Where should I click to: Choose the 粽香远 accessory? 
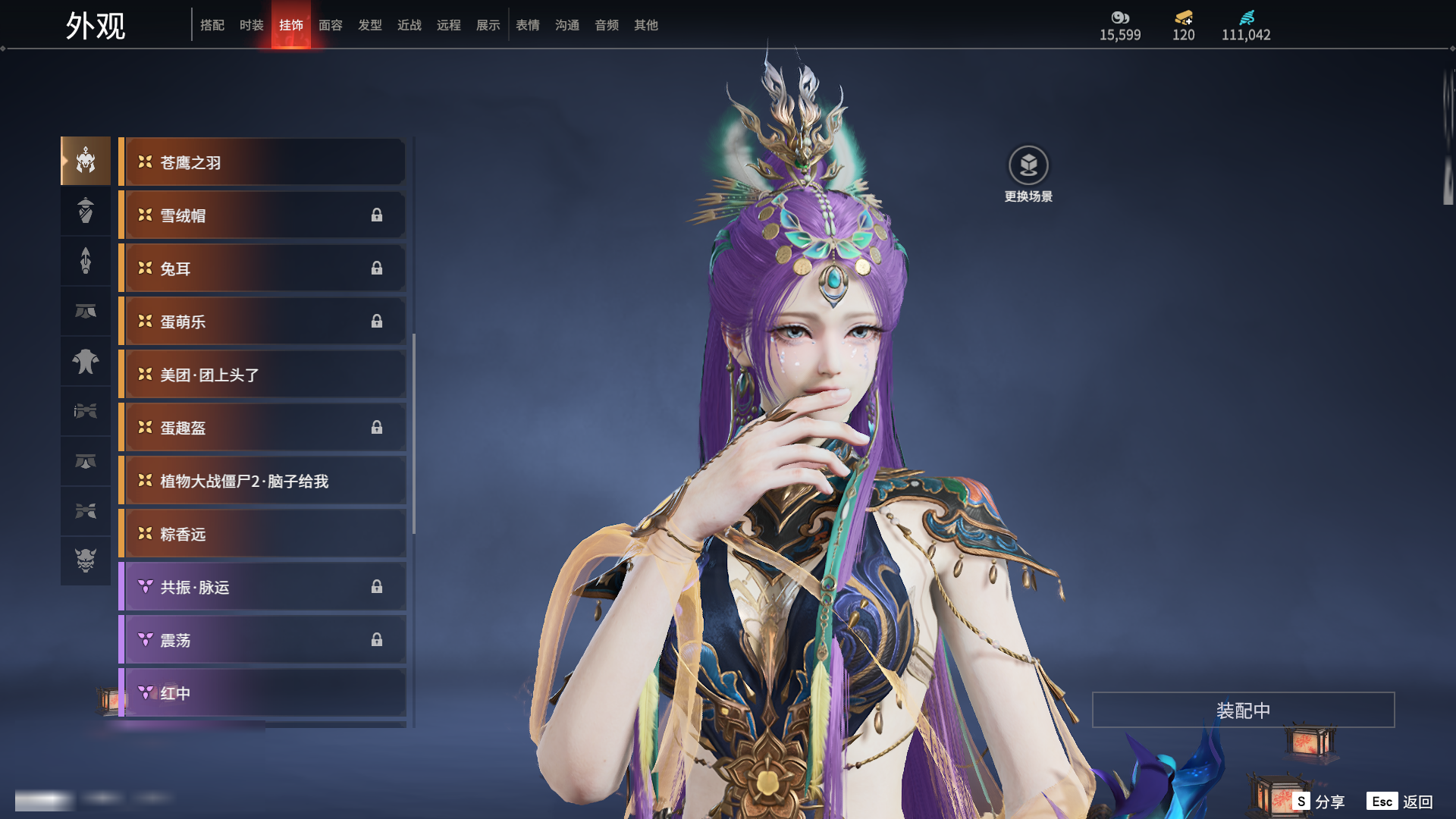coord(262,534)
